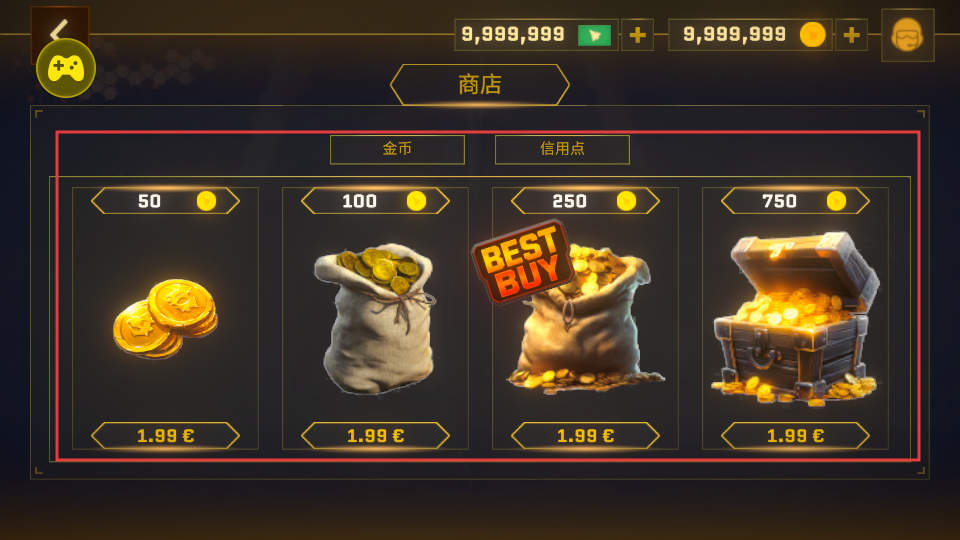This screenshot has width=960, height=540.
Task: Open the yellow gamepad overlay icon
Action: (x=66, y=69)
